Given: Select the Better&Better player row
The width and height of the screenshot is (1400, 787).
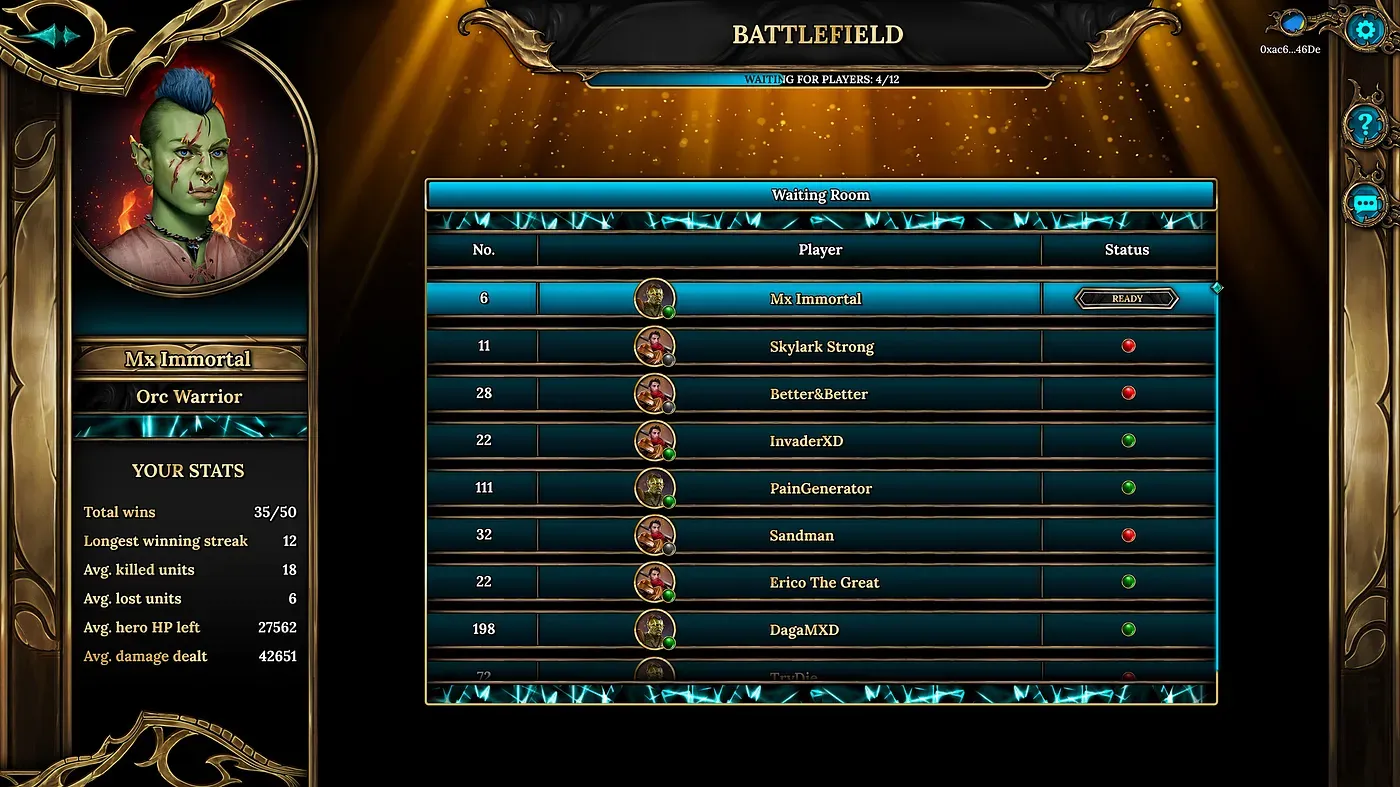Looking at the screenshot, I should click(x=819, y=394).
